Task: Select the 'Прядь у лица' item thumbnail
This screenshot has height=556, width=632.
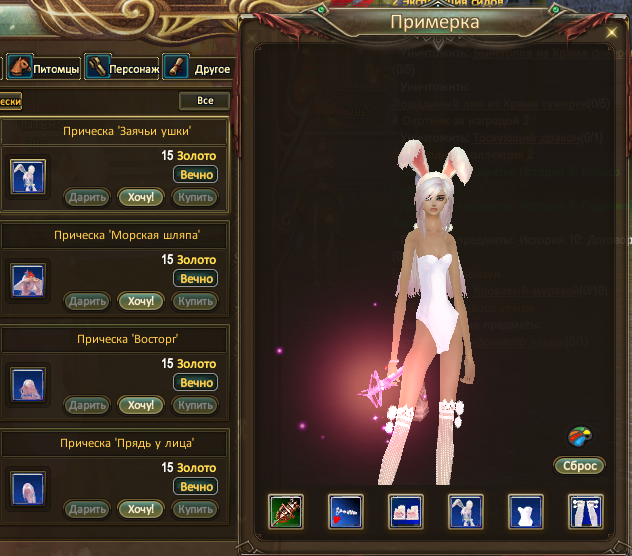Action: pyautogui.click(x=27, y=488)
